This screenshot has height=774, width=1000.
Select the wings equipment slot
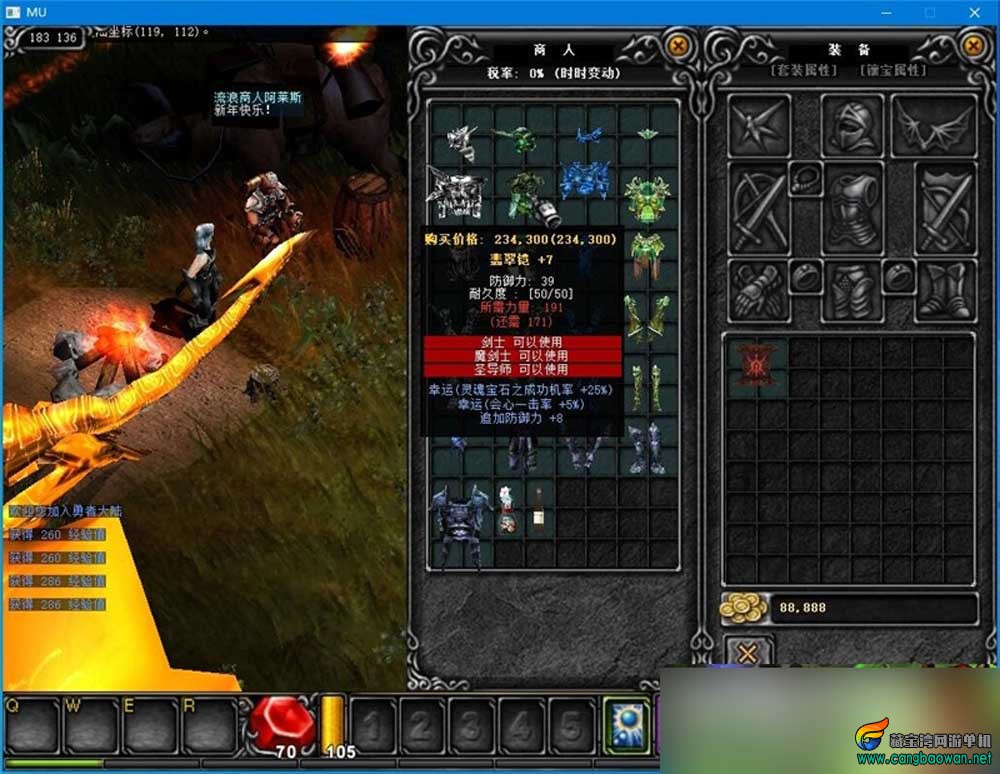[x=933, y=126]
